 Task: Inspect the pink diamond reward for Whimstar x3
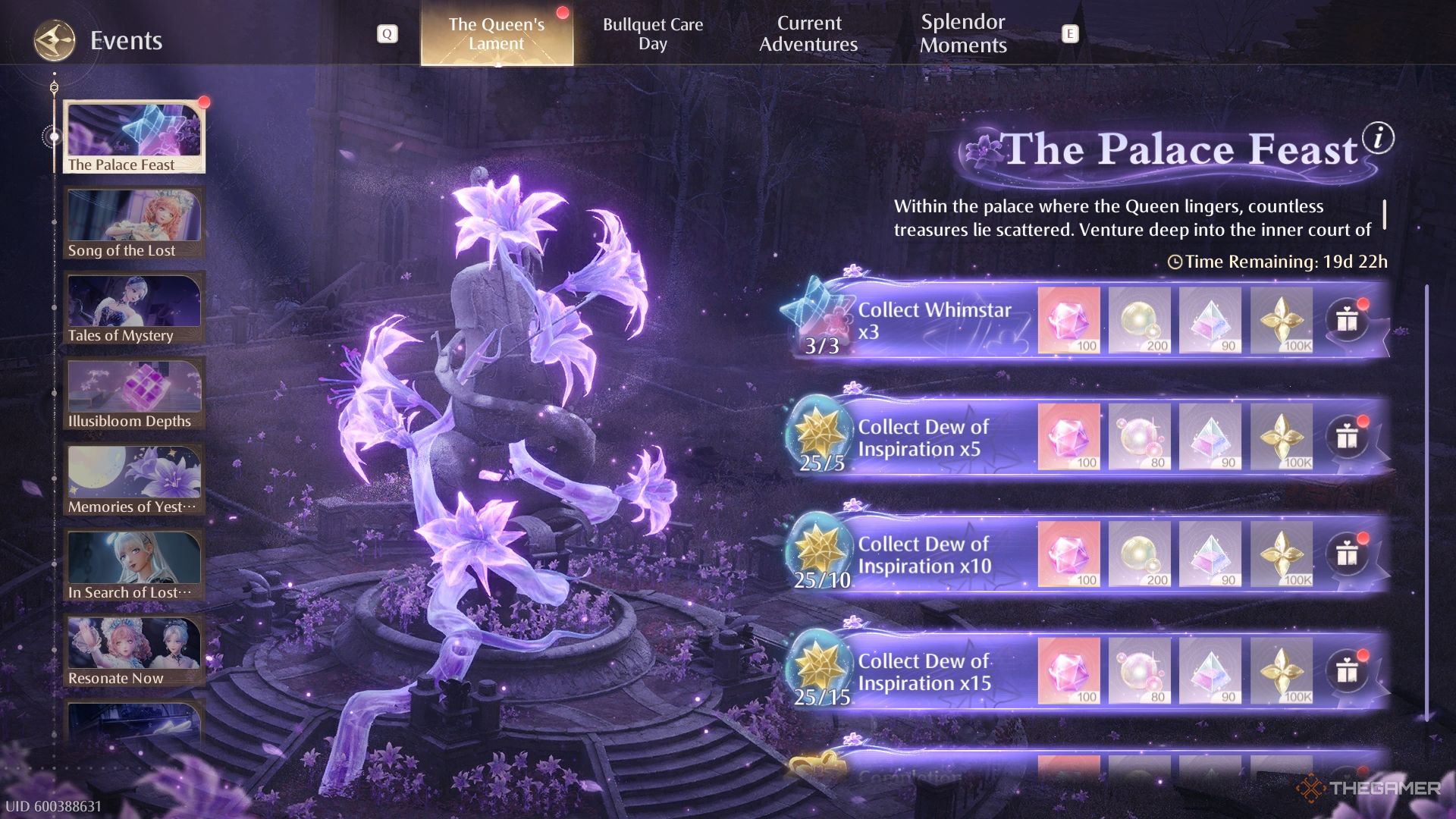pos(1068,320)
